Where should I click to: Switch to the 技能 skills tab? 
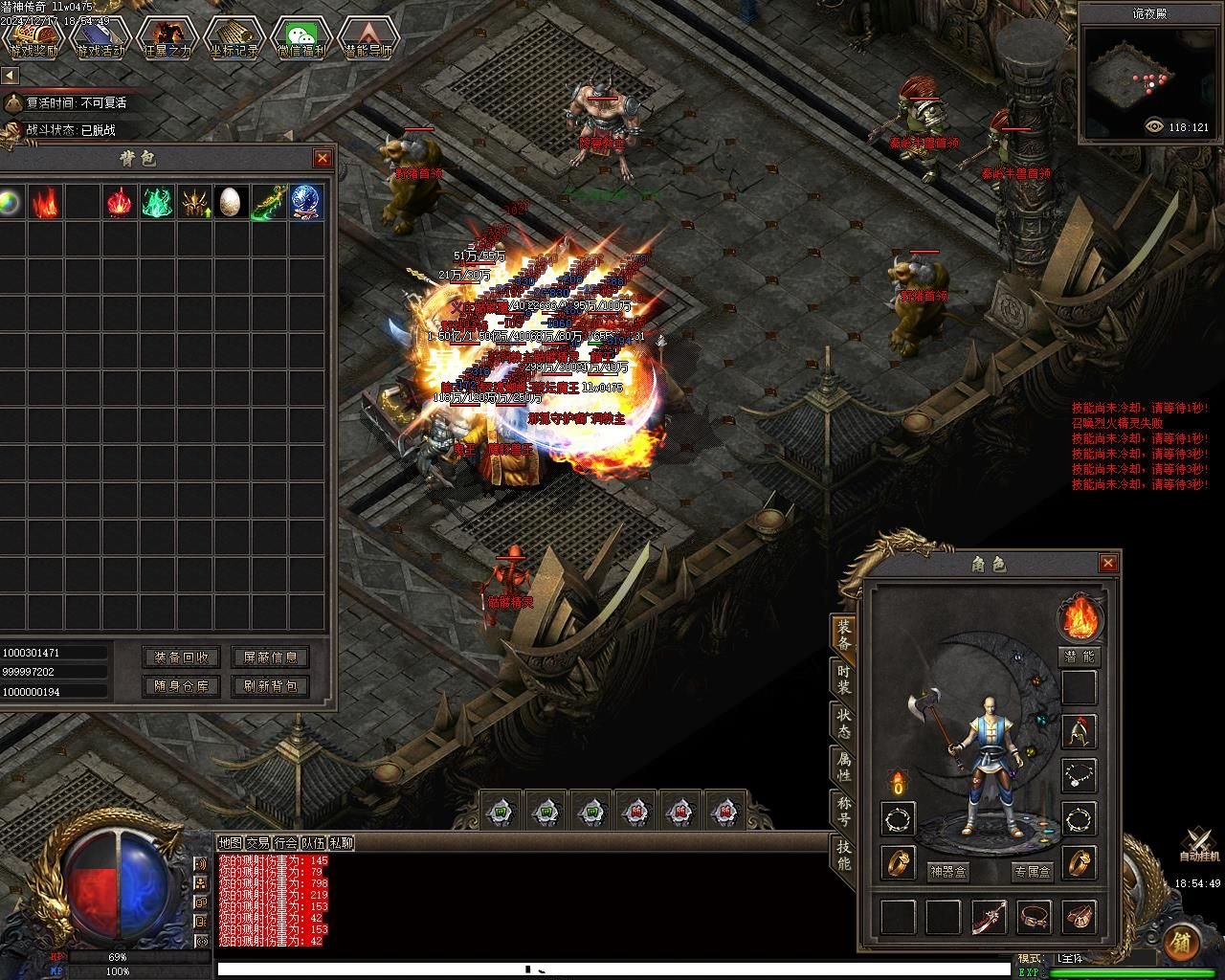tap(843, 854)
